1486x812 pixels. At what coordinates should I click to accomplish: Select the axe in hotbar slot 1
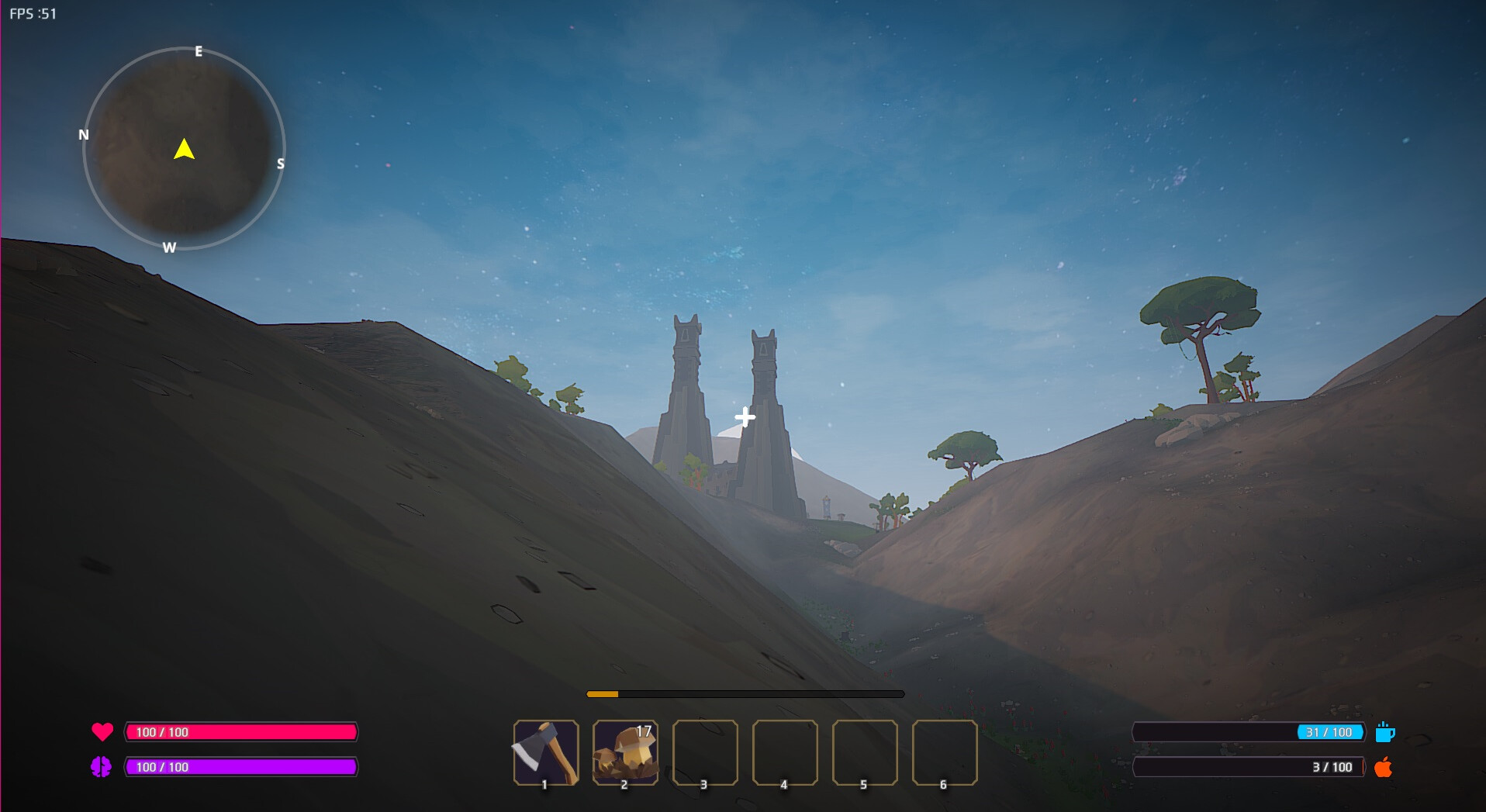pos(545,752)
